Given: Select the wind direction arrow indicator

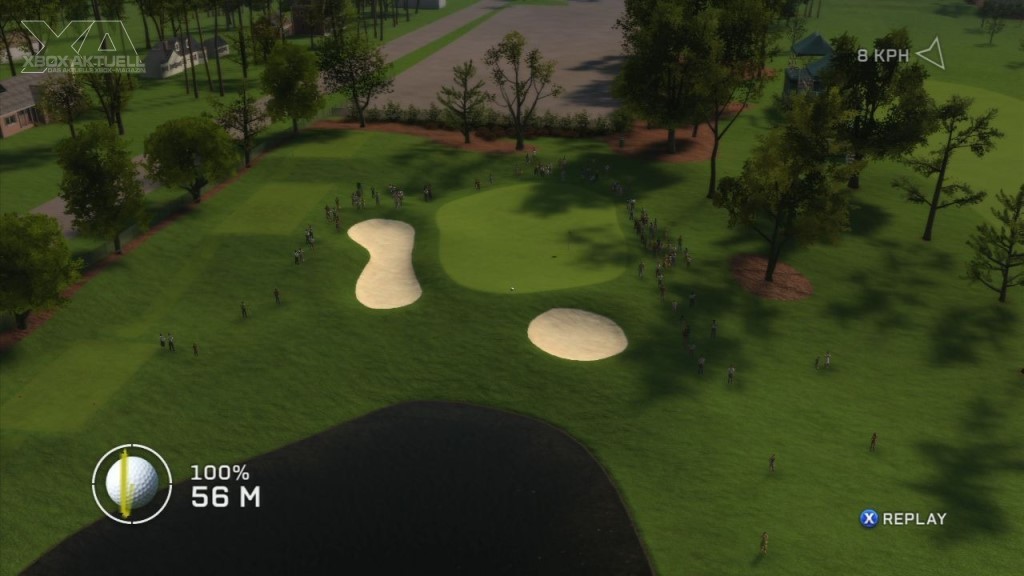Looking at the screenshot, I should coord(931,54).
